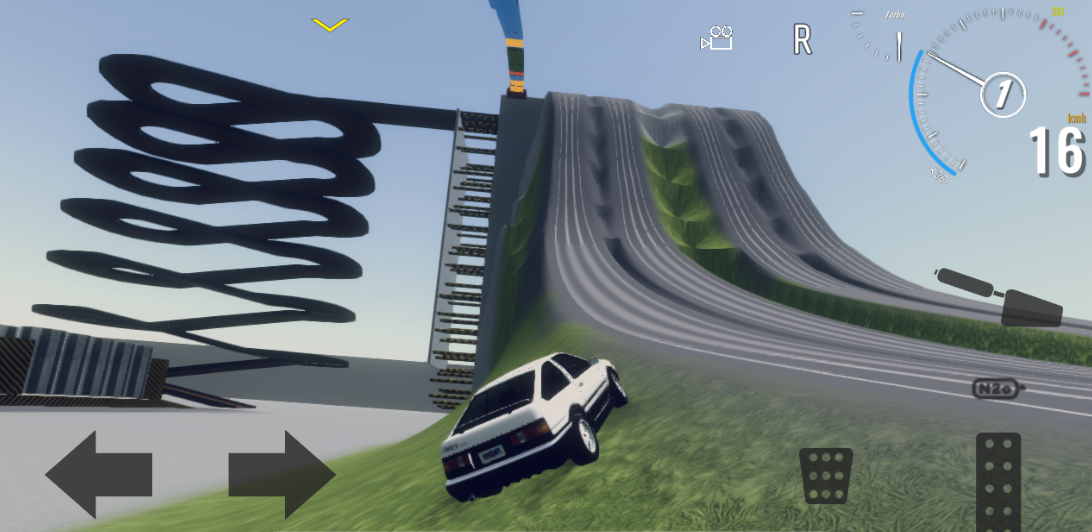Tap the right steering arrow
The image size is (1092, 532).
(281, 474)
